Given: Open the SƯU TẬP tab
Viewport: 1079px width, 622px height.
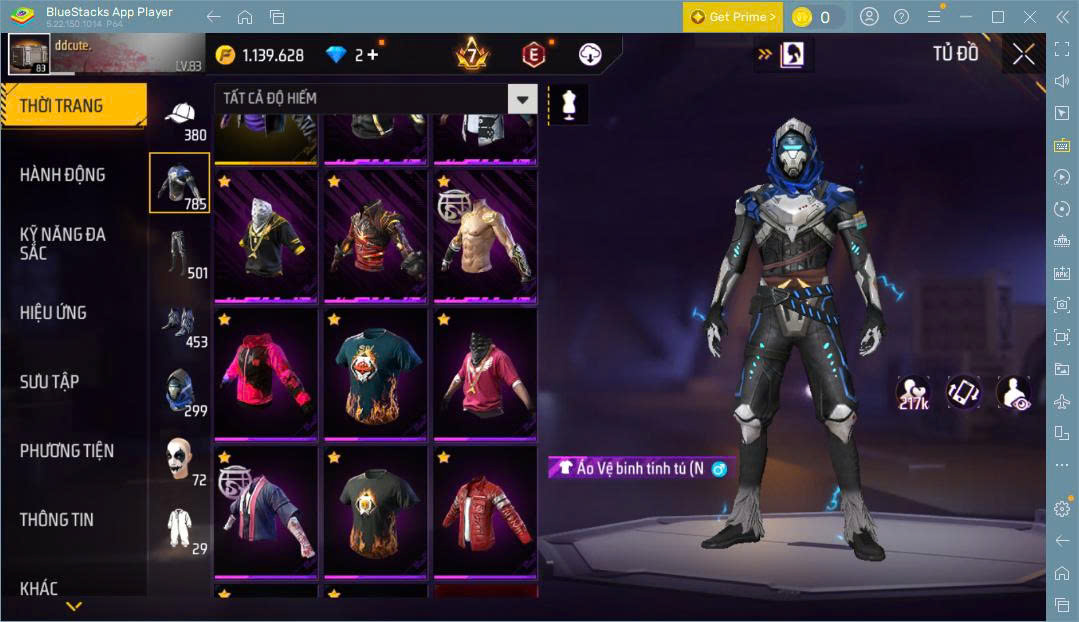Looking at the screenshot, I should coord(49,382).
